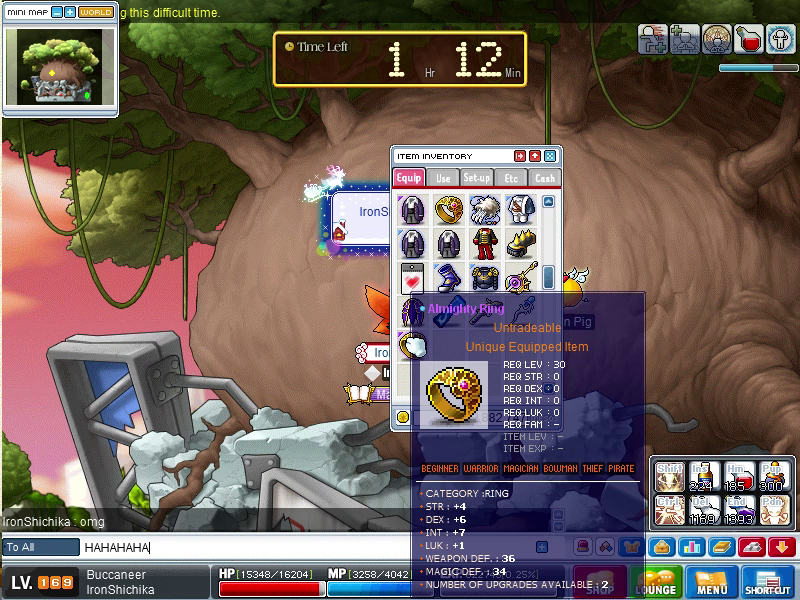Close the Item Inventory window
This screenshot has height=600, width=800.
pos(549,156)
